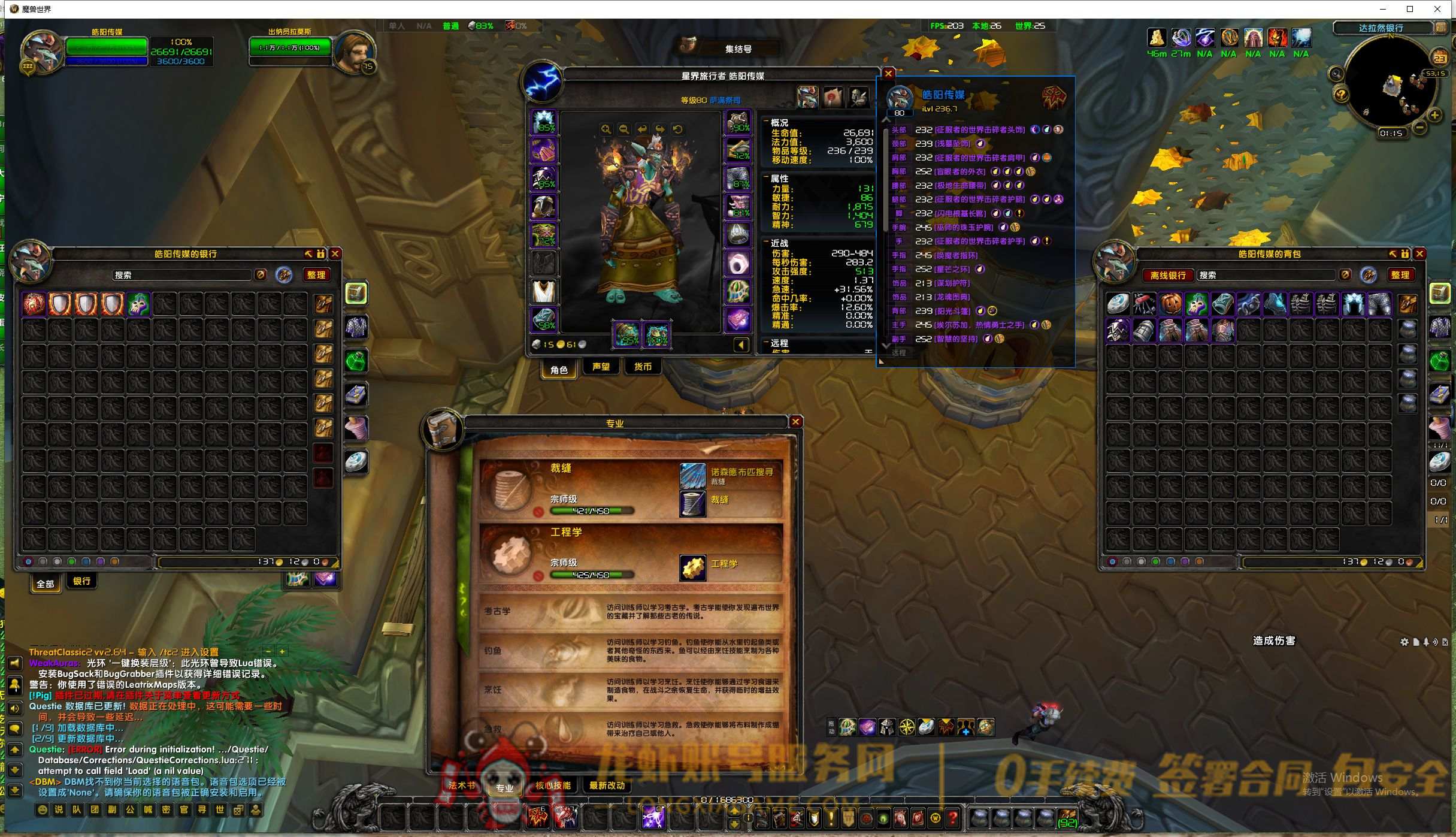Focus the bank search field
The height and width of the screenshot is (837, 1456).
[x=182, y=275]
